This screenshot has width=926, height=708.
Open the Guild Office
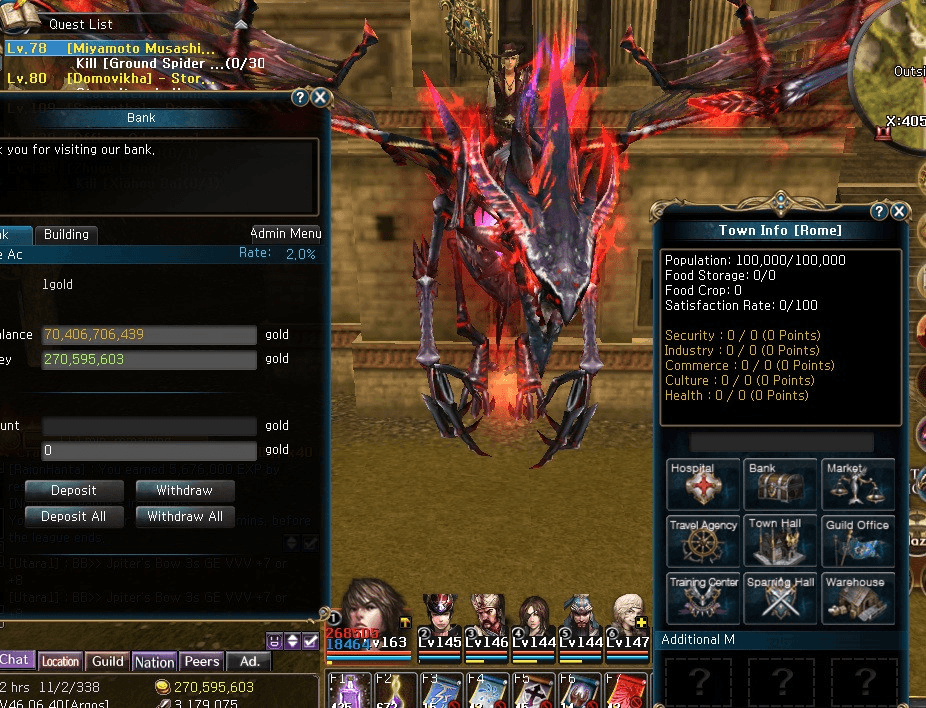(859, 541)
